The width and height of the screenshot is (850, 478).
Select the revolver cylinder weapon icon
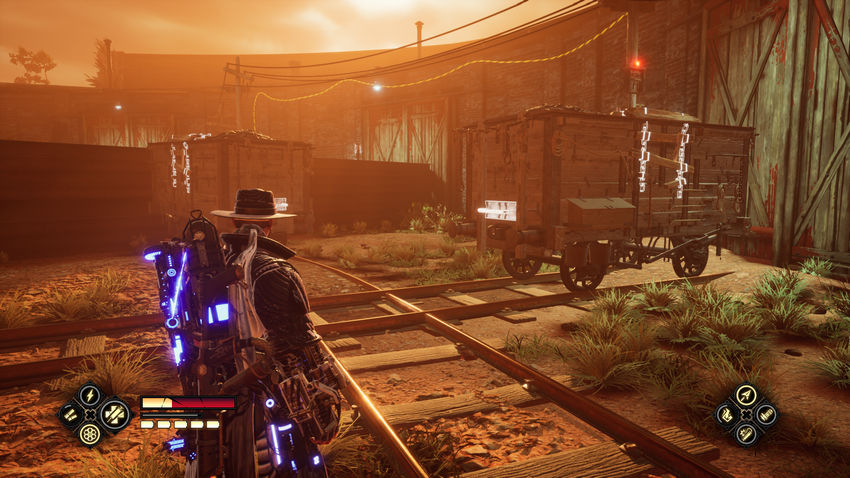pos(90,434)
